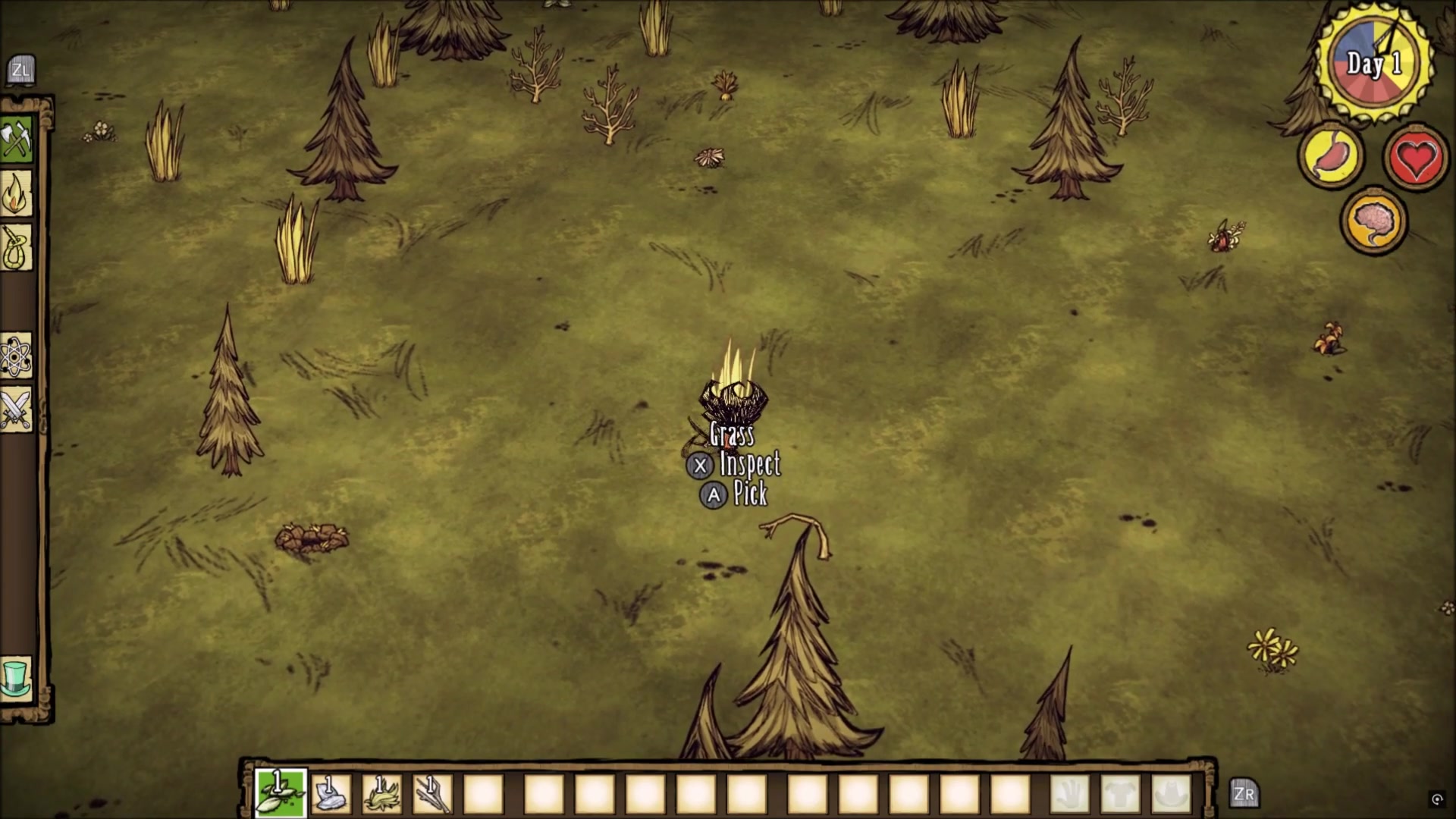Select the crossed swords Fight tab
Viewport: 1456px width, 819px height.
click(x=17, y=409)
